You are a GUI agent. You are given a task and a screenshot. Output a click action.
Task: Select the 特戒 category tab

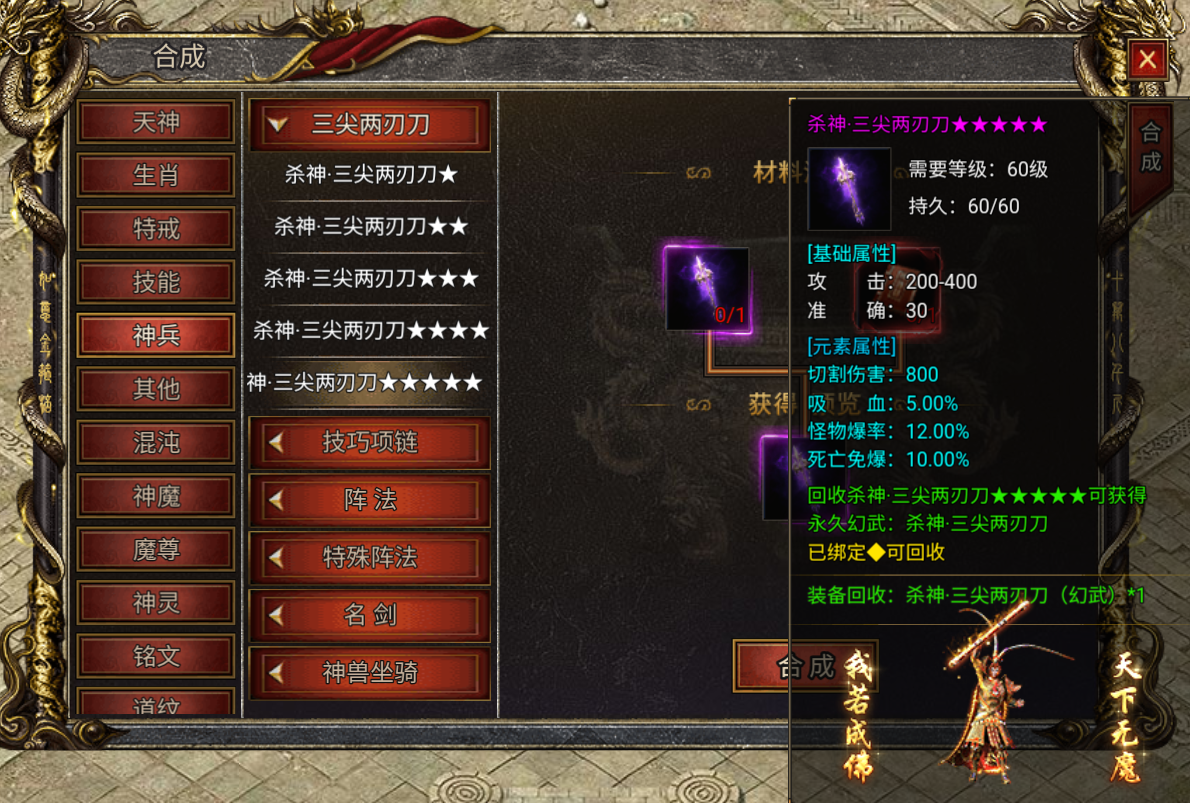click(156, 229)
